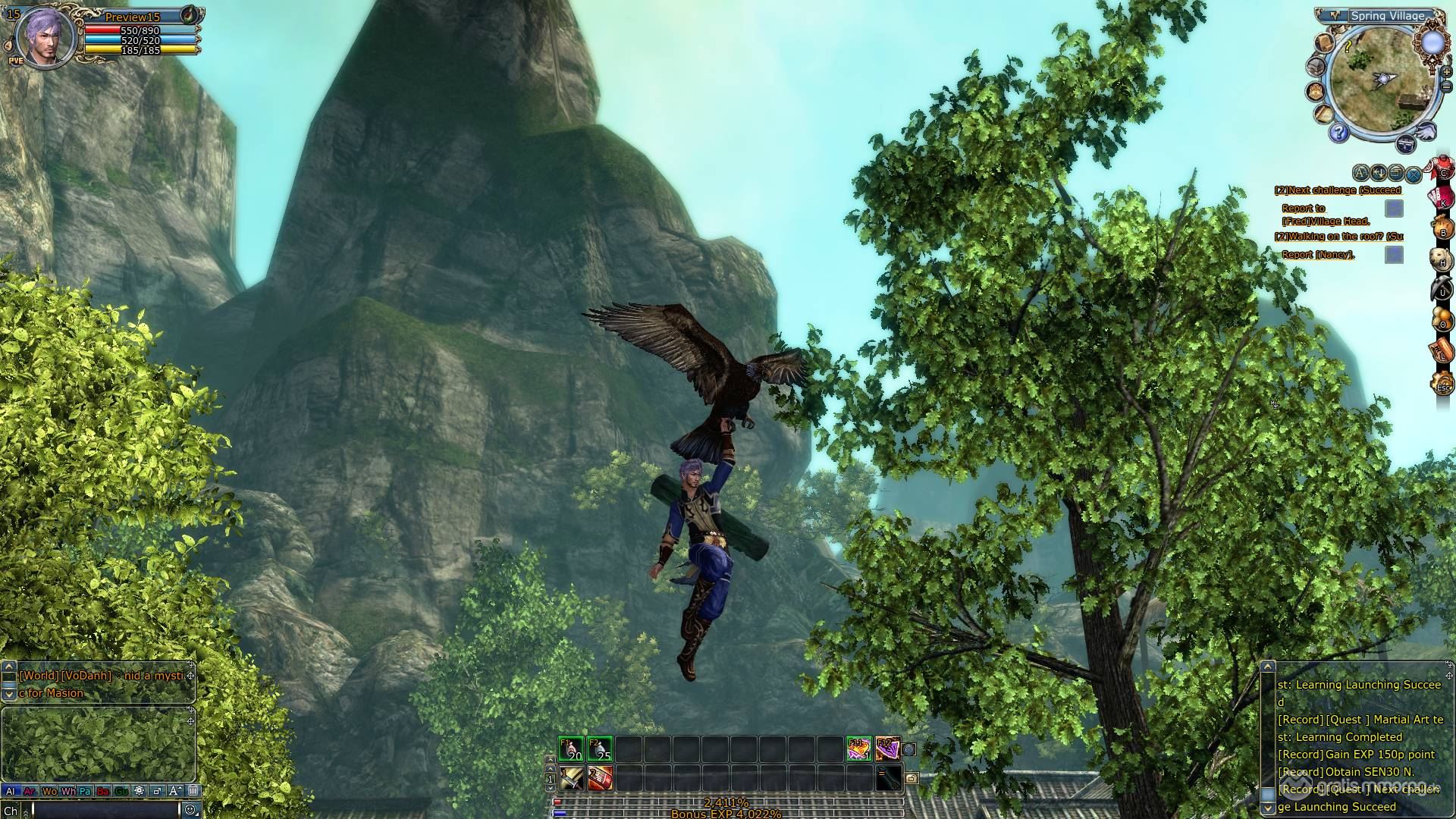Switch to the Party chat tab
The width and height of the screenshot is (1456, 819).
(x=85, y=791)
